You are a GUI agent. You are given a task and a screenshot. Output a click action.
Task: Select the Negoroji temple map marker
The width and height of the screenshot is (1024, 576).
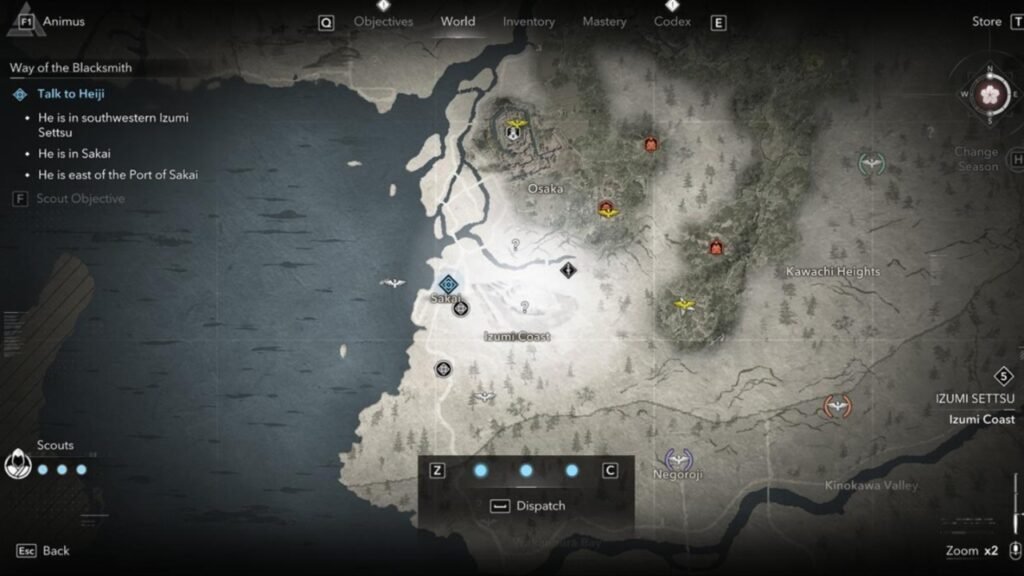679,458
